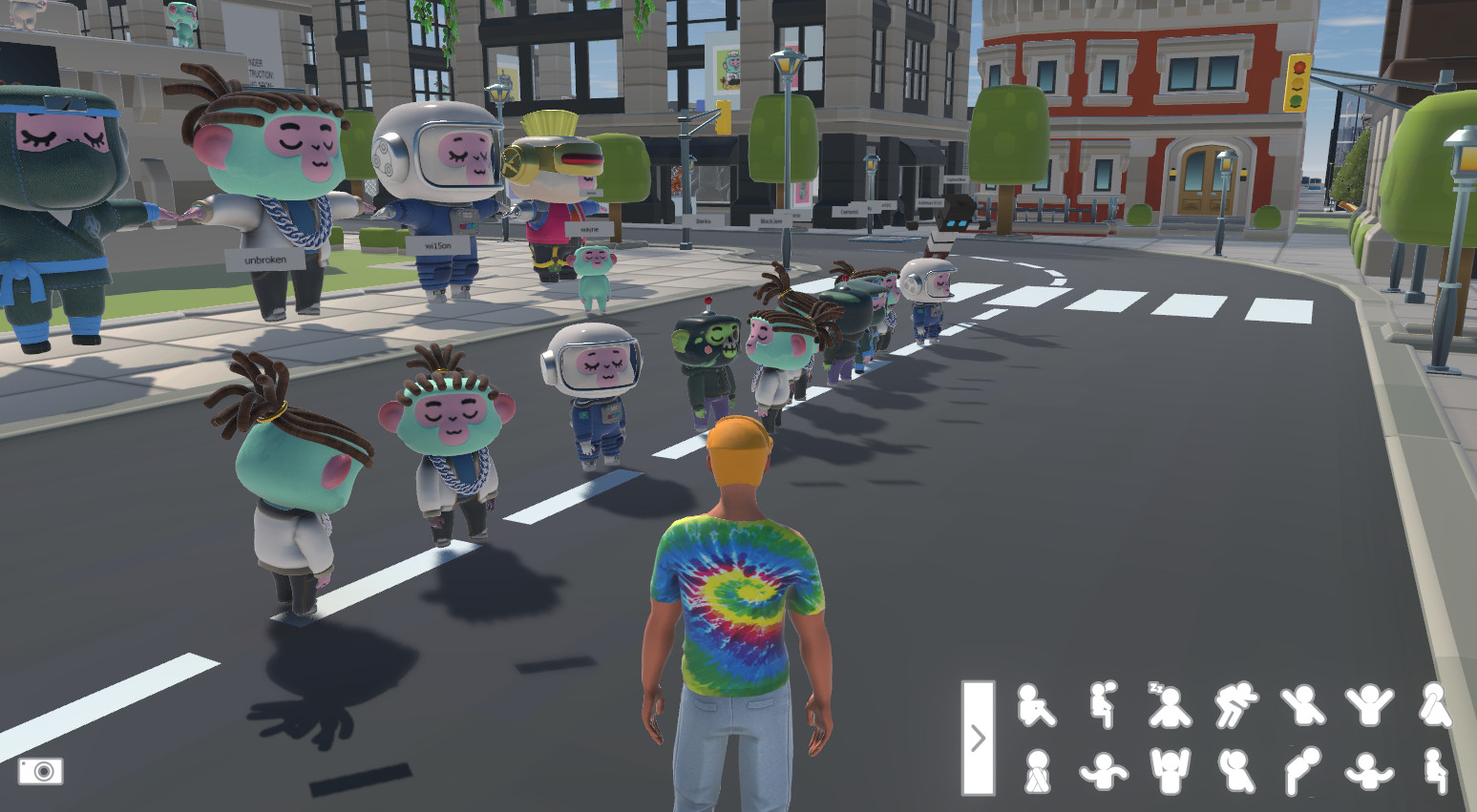This screenshot has height=812, width=1477.
Task: Select the face-covering hand emote
Action: [1434, 706]
